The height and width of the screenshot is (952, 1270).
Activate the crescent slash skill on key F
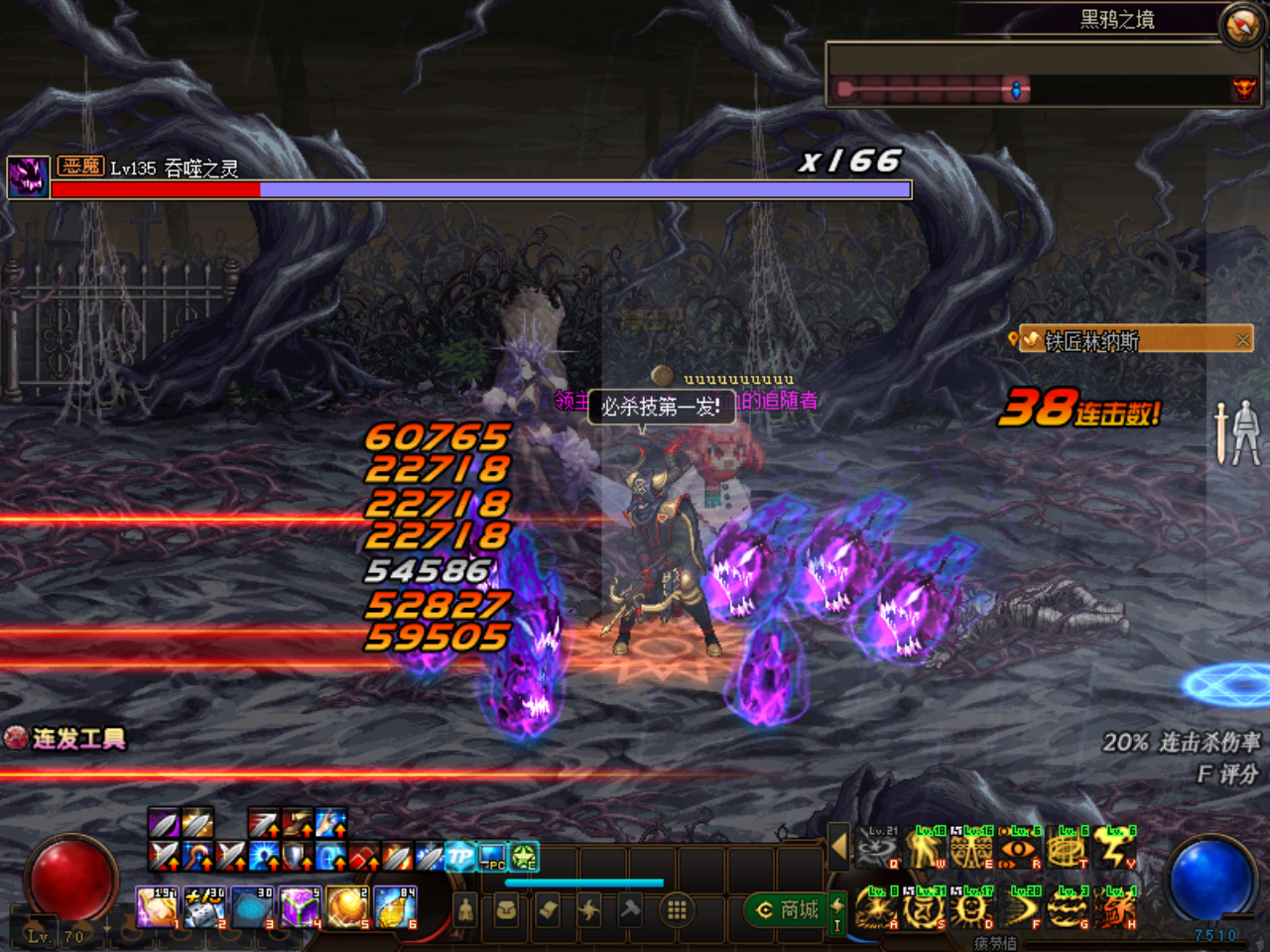[1020, 908]
